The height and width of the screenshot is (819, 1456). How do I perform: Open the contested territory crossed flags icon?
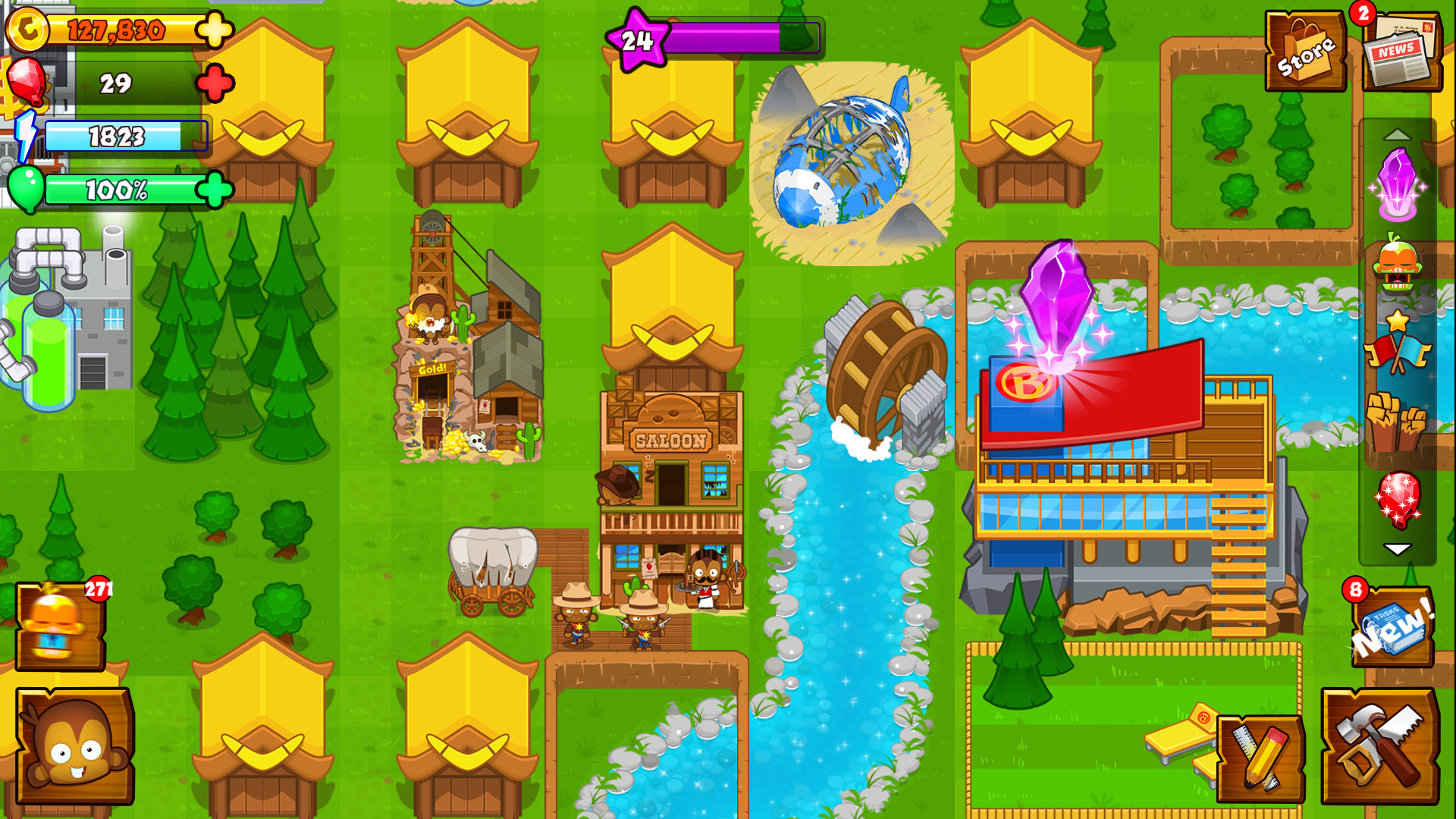click(1397, 352)
